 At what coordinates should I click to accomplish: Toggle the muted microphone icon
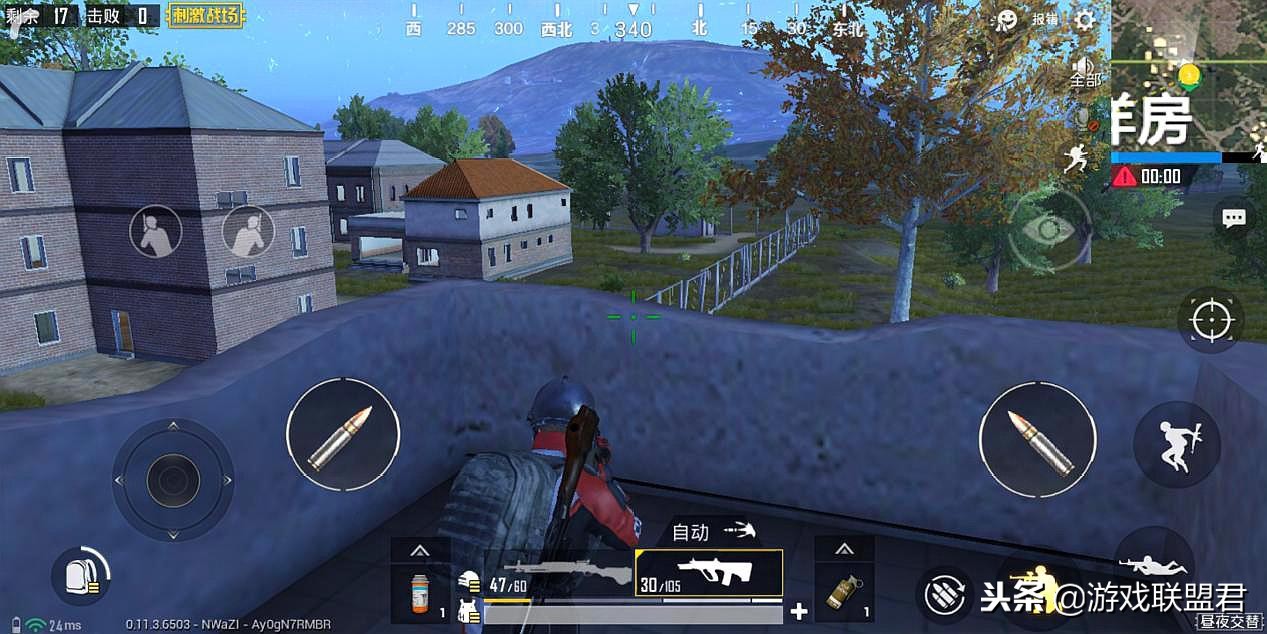[x=1085, y=120]
